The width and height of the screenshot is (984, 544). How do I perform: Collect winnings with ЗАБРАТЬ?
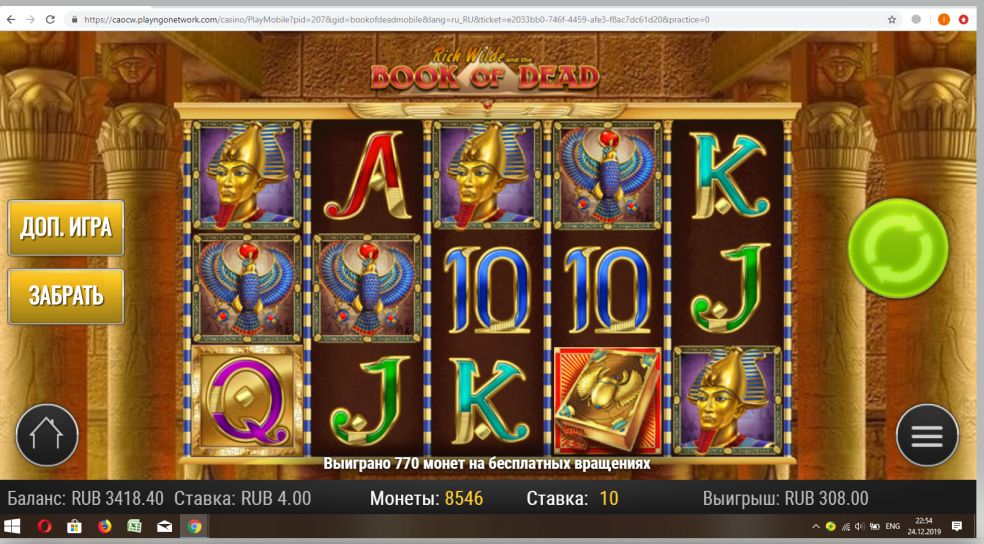[x=66, y=296]
